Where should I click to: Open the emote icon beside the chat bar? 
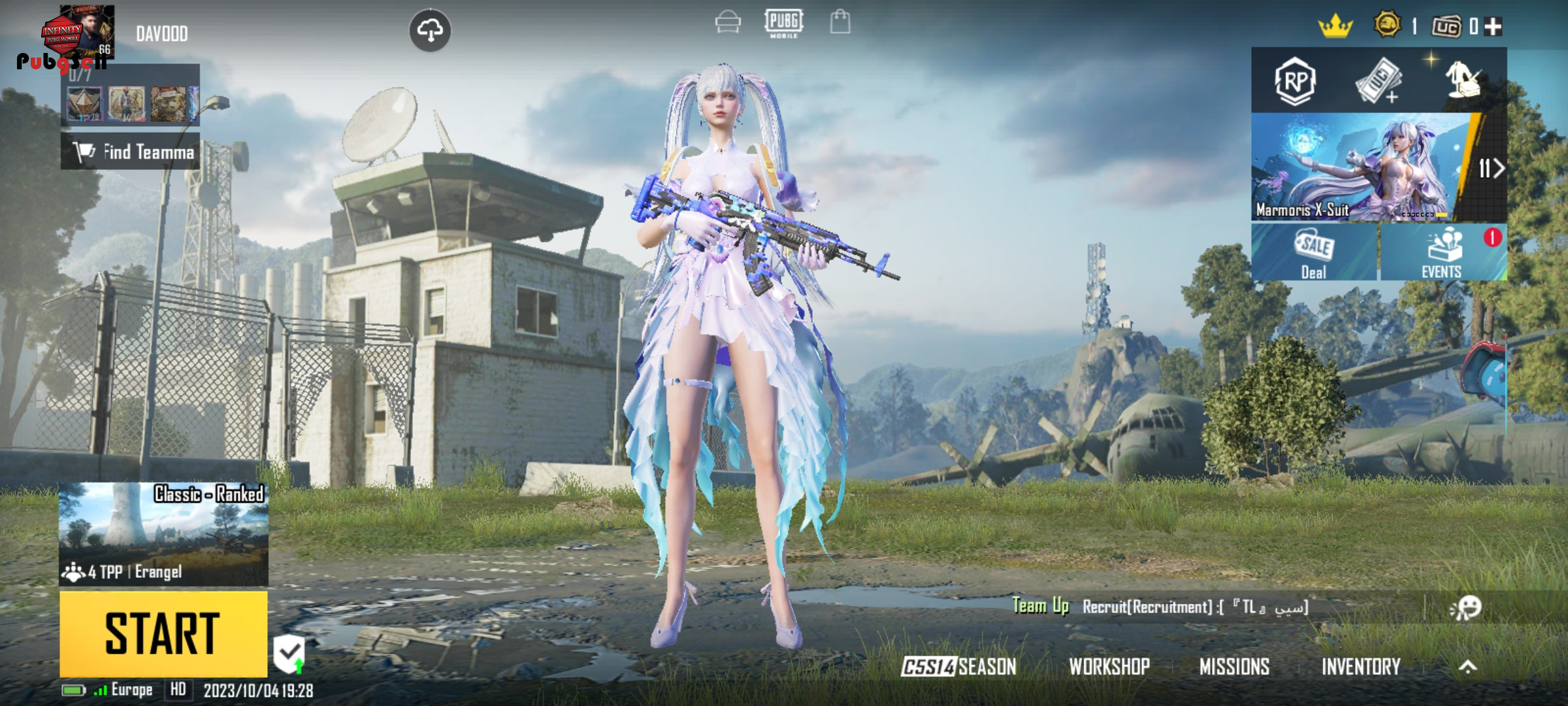coord(1465,607)
